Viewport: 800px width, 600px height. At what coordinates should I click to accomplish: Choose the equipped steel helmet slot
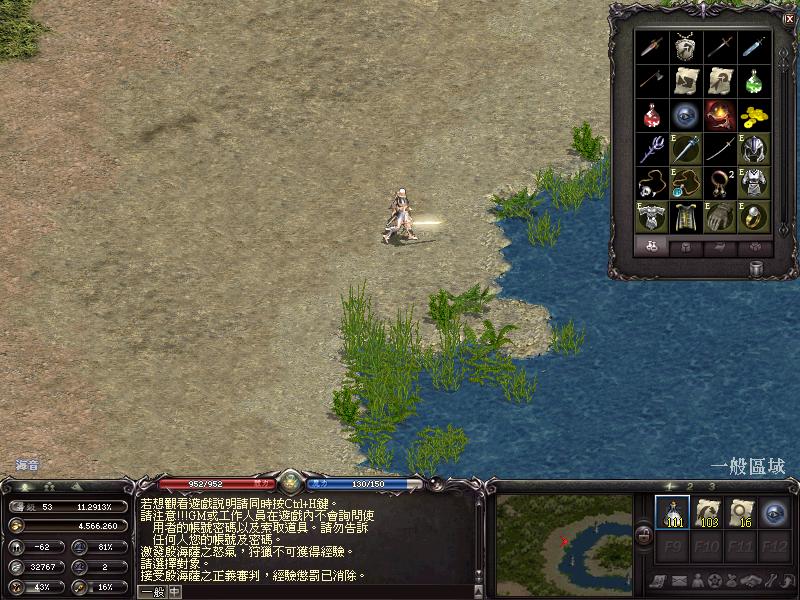pyautogui.click(x=755, y=149)
